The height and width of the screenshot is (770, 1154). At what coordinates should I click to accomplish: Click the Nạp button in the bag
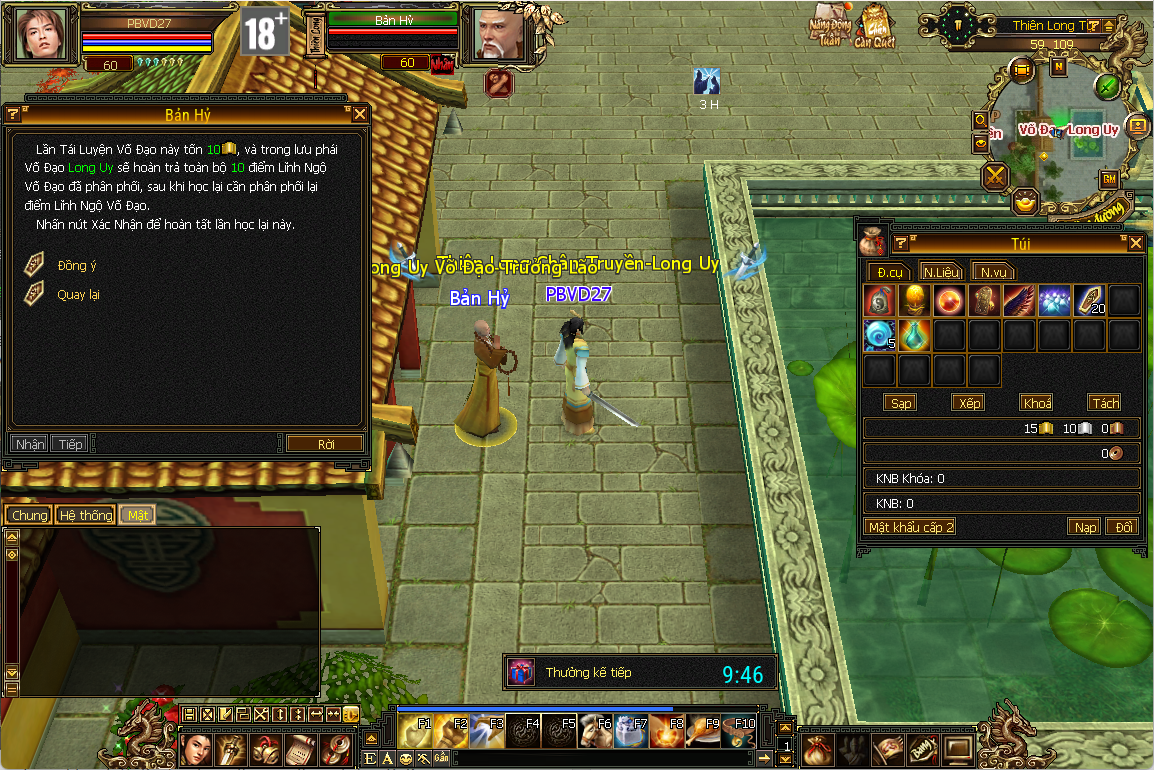click(1084, 527)
